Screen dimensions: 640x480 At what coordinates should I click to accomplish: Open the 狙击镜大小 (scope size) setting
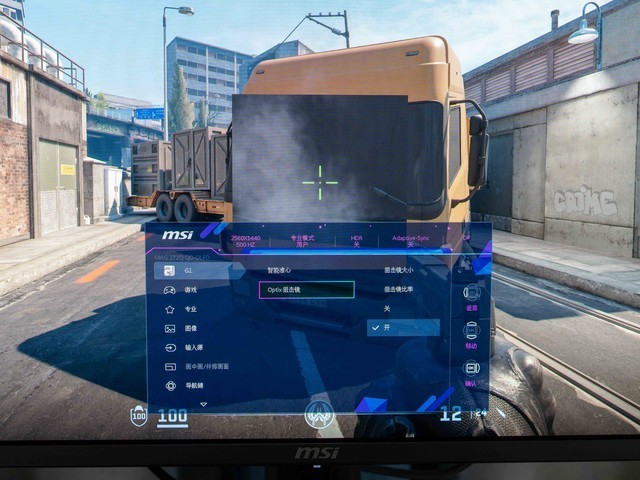399,270
